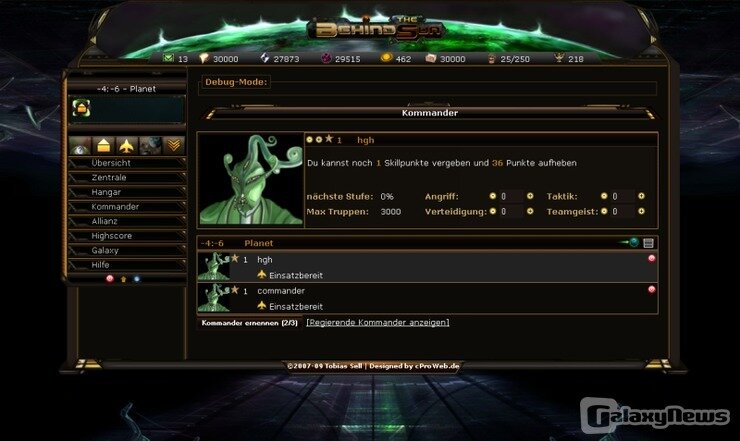Click the yellow airplane quick icon in sidebar
The height and width of the screenshot is (441, 740).
[x=126, y=146]
